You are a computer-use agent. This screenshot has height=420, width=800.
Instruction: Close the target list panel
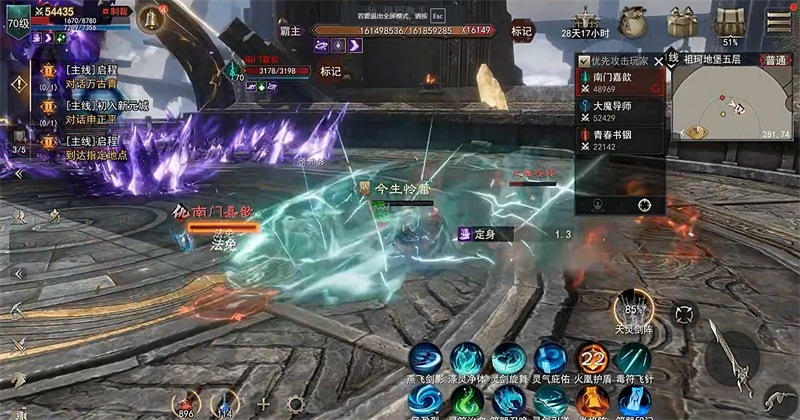tap(657, 60)
